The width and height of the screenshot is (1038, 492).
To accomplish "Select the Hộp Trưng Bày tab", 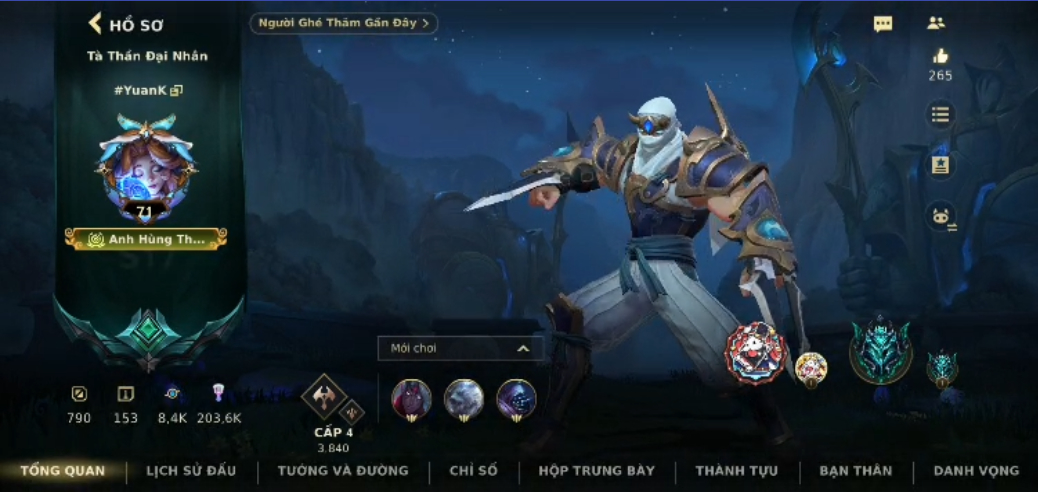I will pyautogui.click(x=596, y=471).
